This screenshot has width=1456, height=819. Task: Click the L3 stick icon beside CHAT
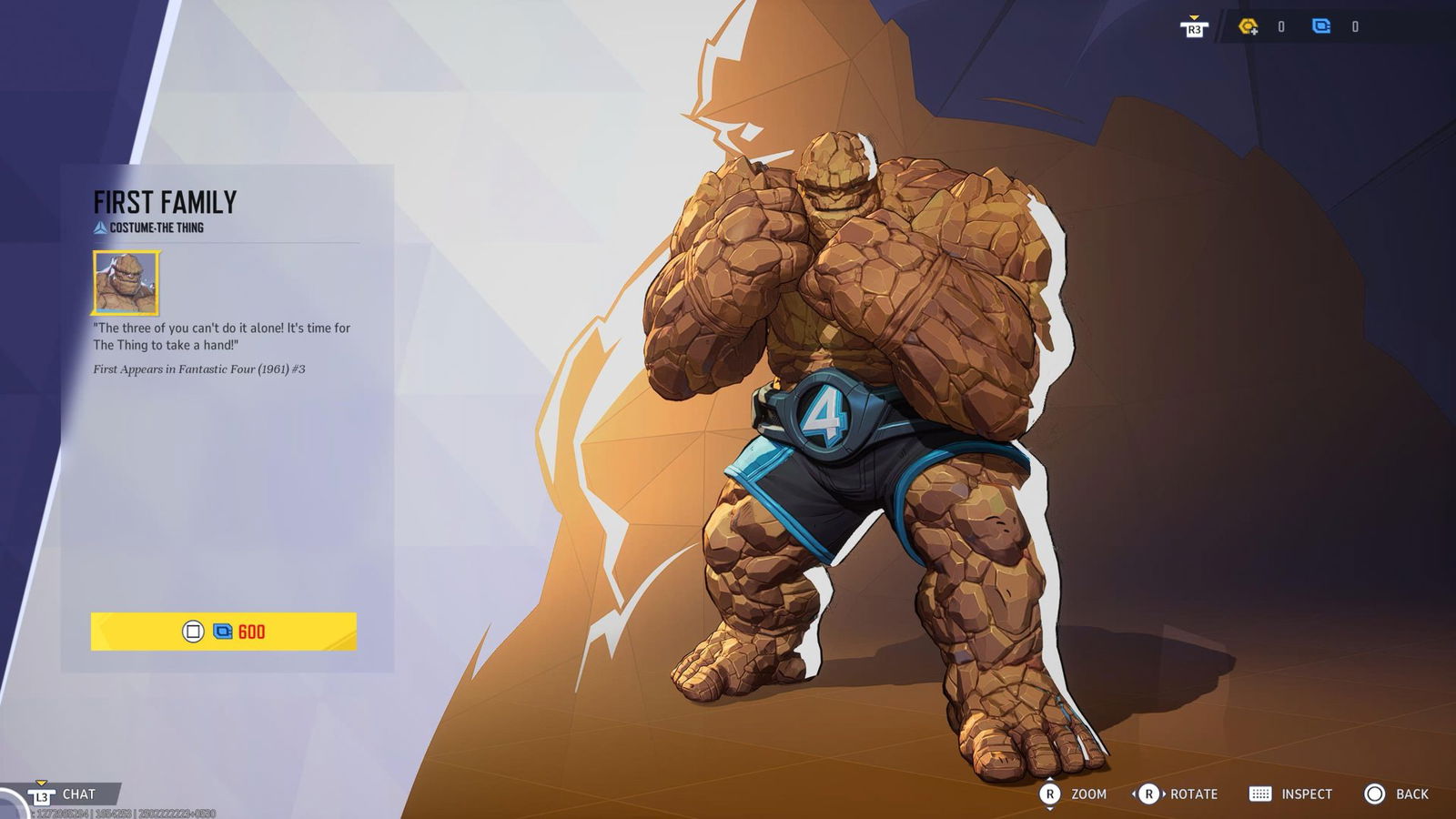(x=40, y=794)
